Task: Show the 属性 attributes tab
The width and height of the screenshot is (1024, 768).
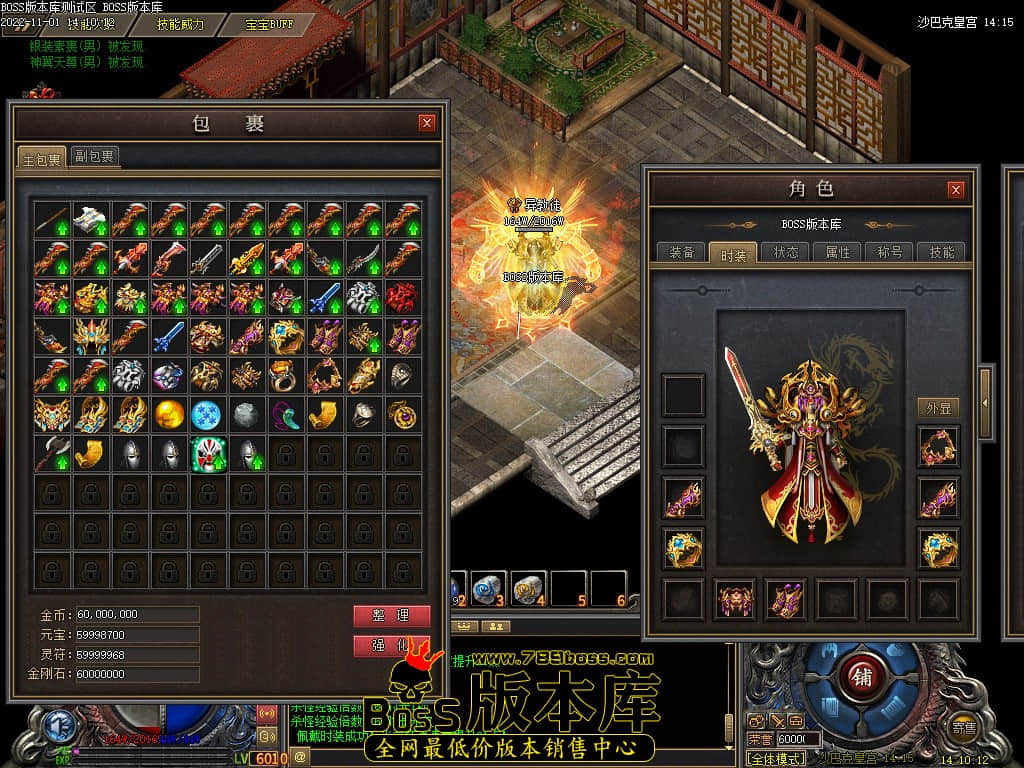Action: [x=837, y=253]
